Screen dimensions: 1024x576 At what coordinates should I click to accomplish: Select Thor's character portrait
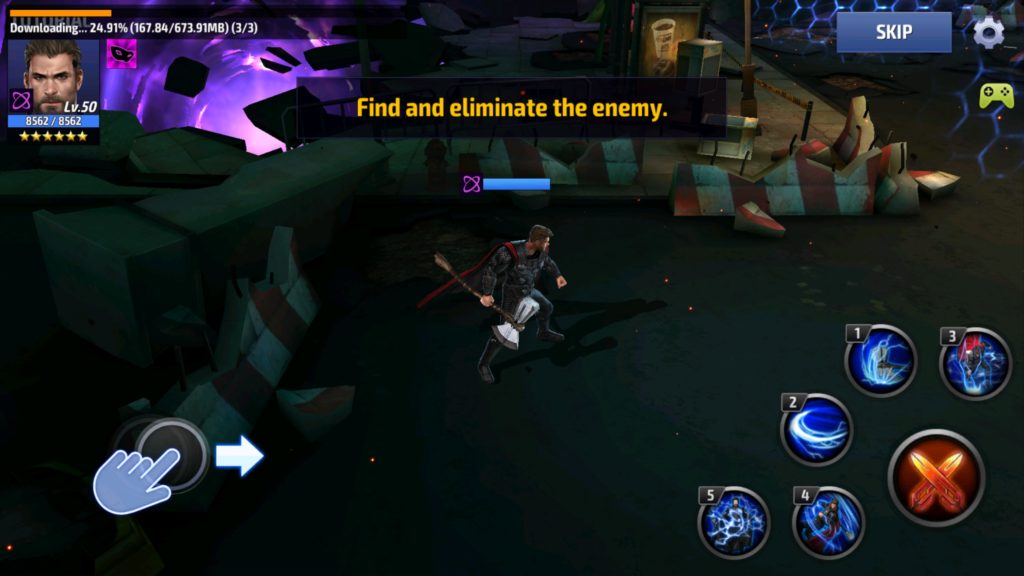coord(53,77)
